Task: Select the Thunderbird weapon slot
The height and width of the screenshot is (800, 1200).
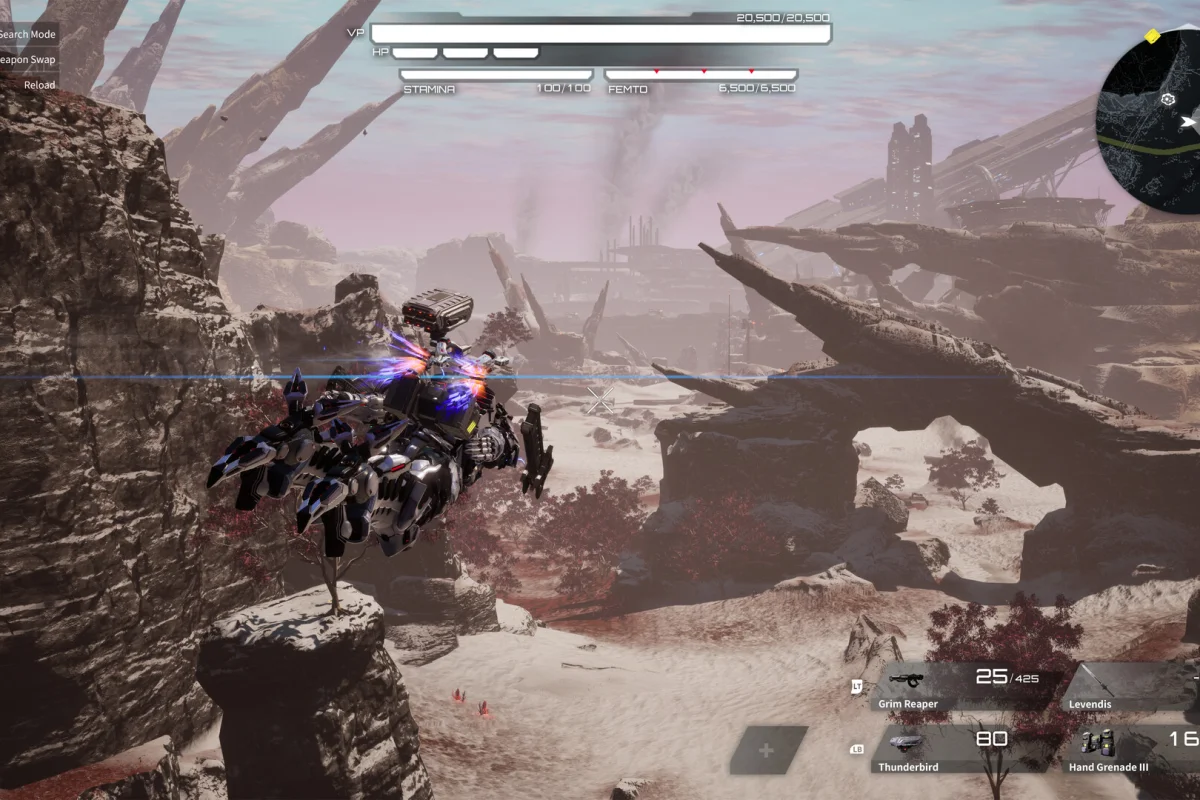Action: [960, 750]
